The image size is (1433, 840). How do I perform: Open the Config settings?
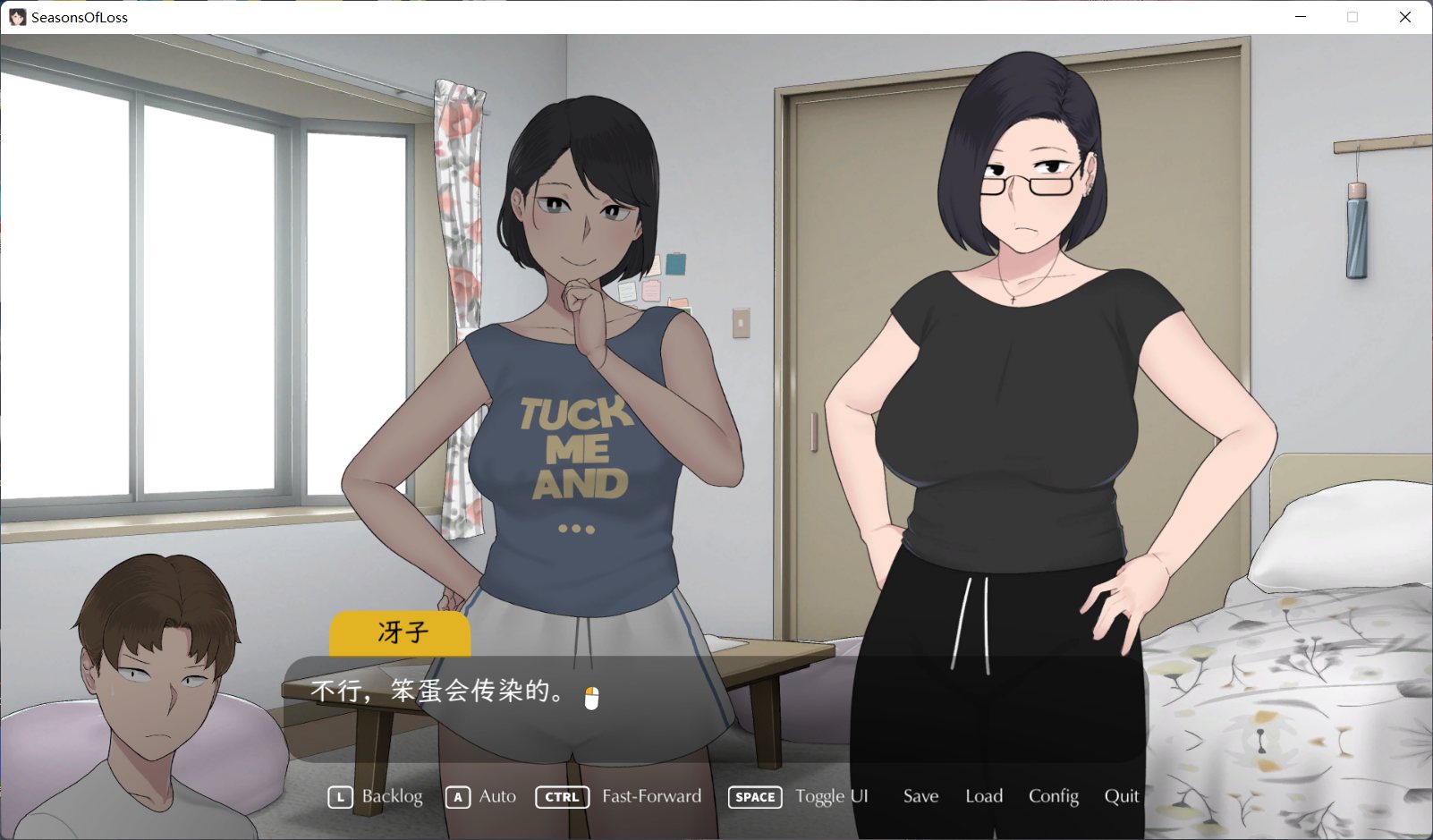[x=1053, y=796]
